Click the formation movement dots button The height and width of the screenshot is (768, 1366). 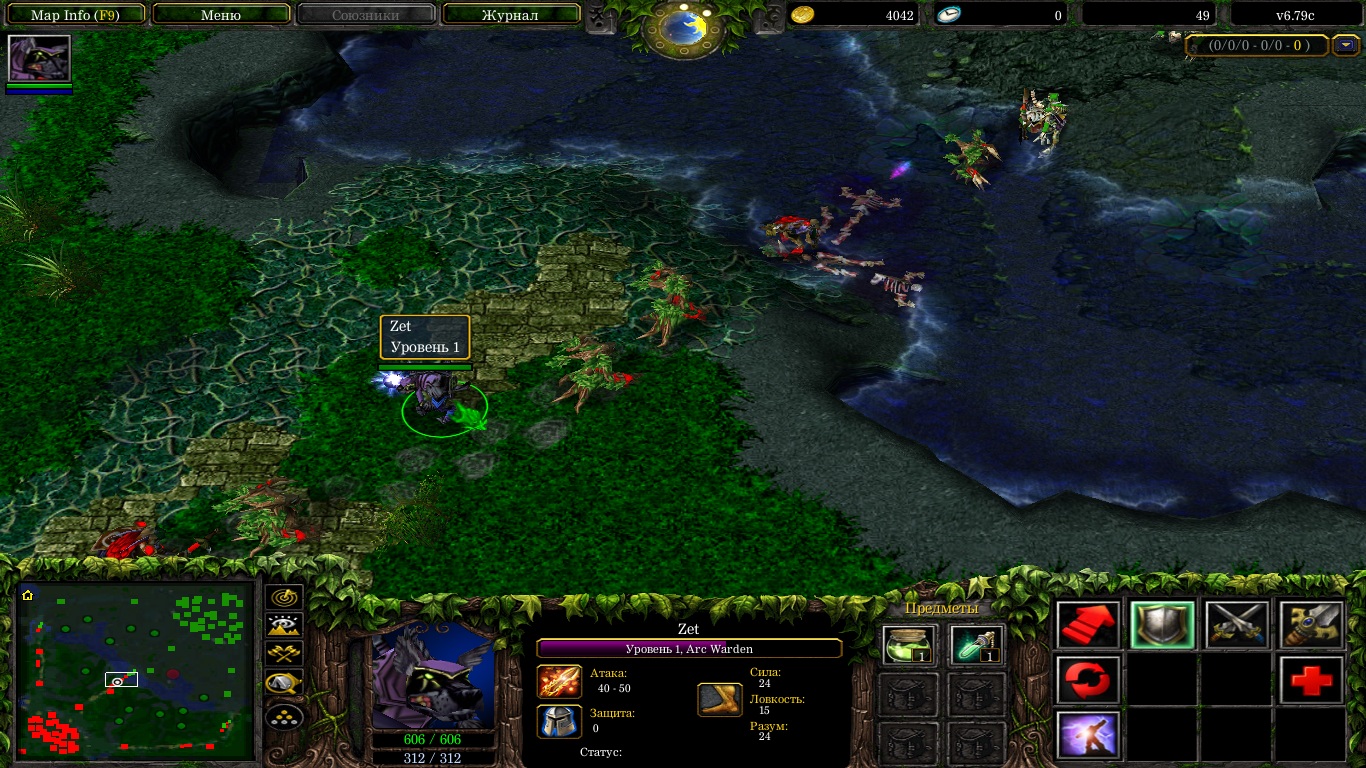[285, 716]
